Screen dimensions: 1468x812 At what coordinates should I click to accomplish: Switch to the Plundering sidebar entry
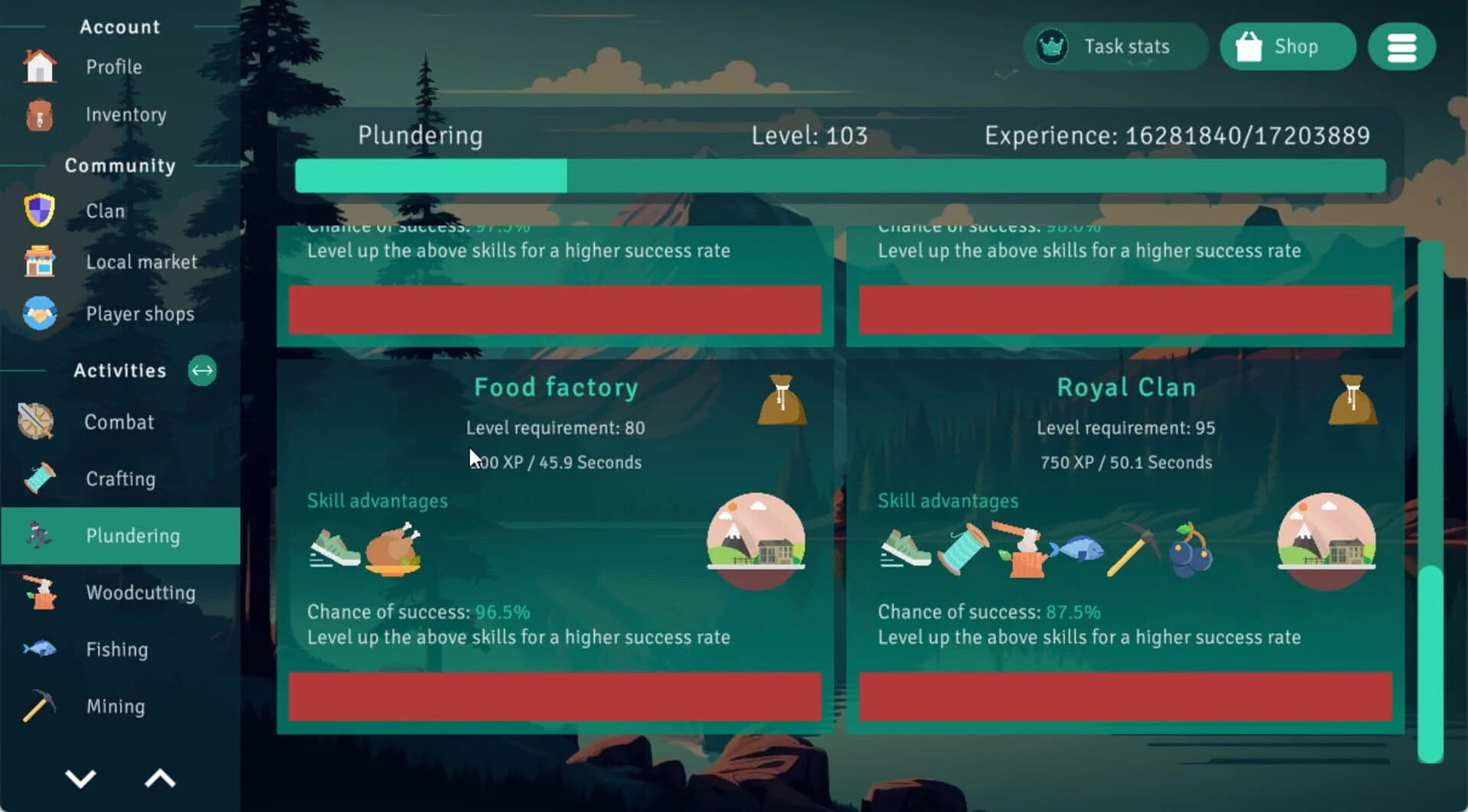coord(133,535)
